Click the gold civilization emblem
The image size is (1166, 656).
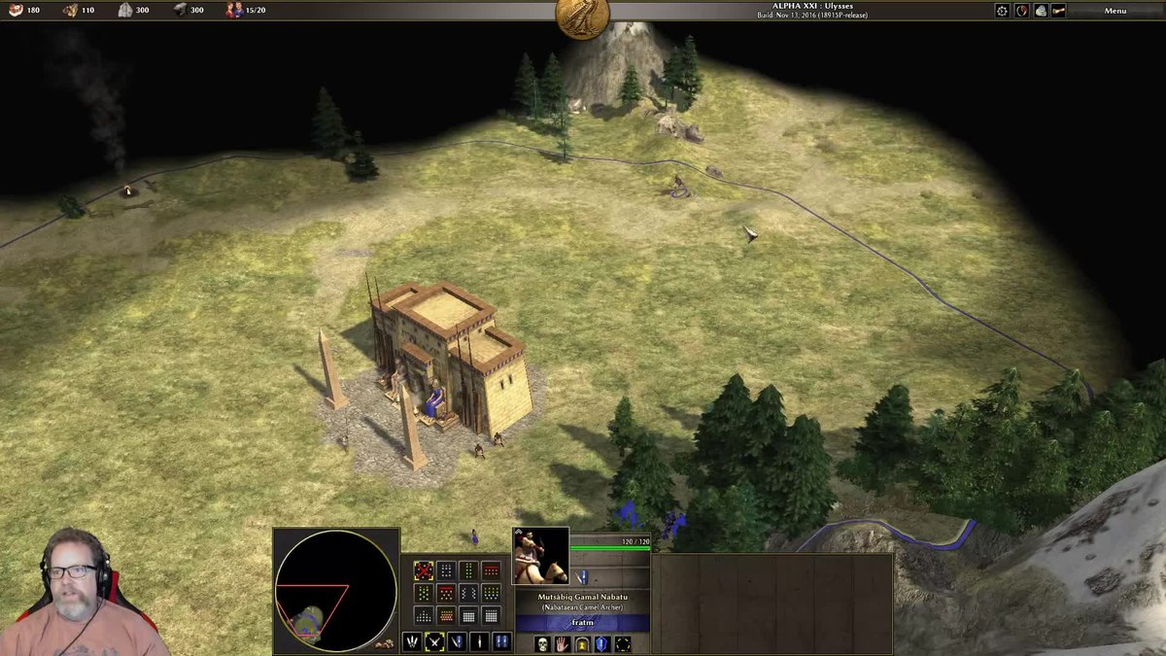582,17
